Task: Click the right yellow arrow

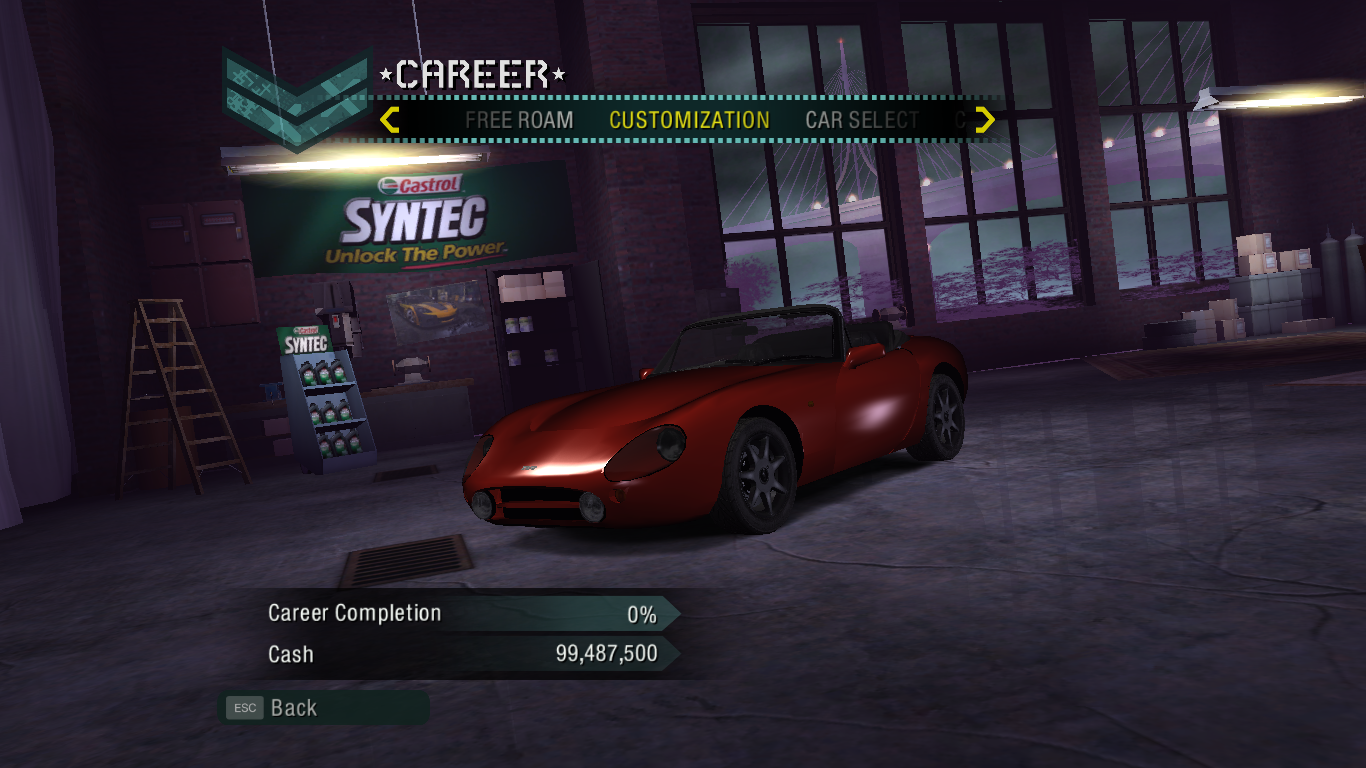Action: [985, 121]
